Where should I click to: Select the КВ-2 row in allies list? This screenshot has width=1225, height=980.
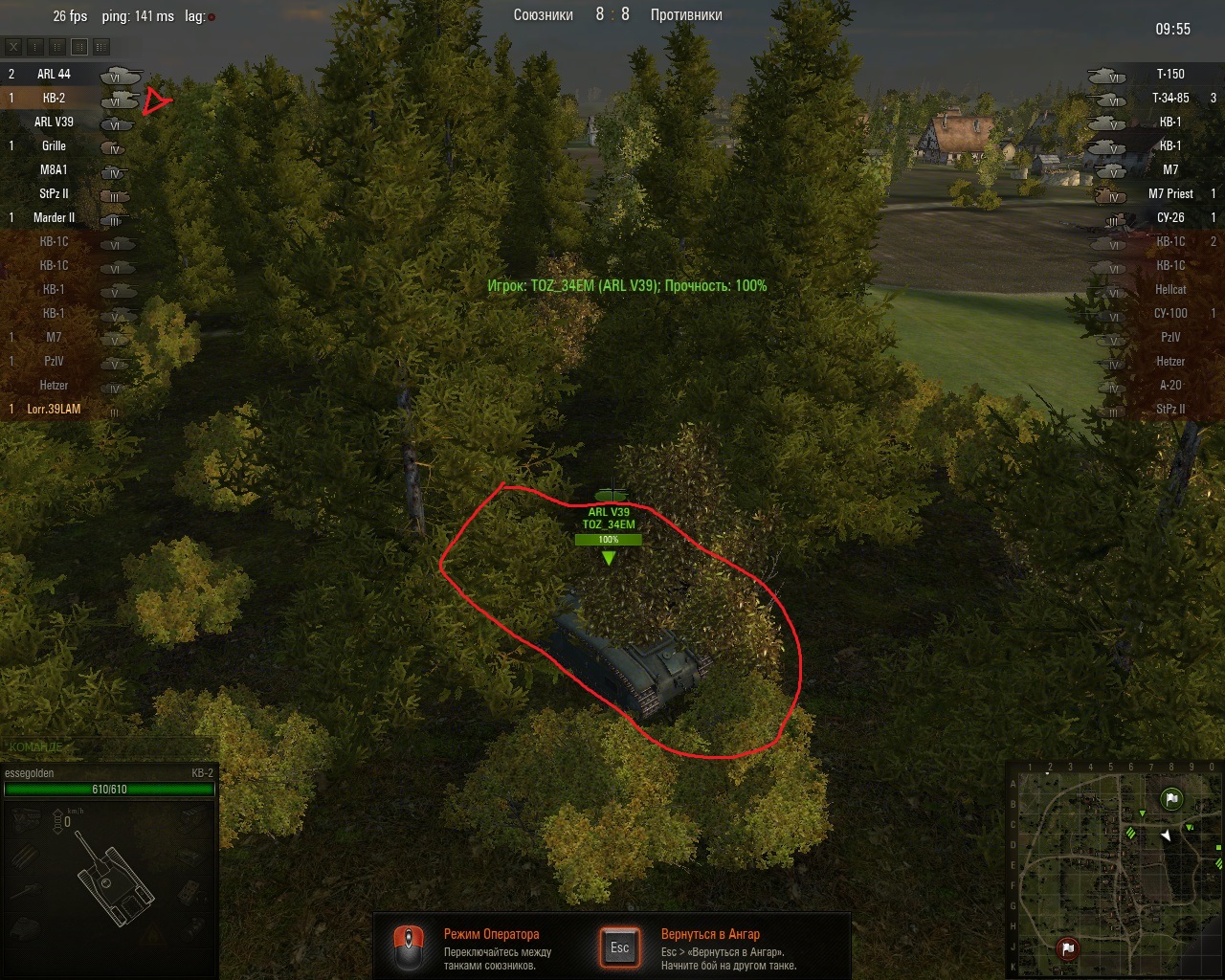click(x=54, y=98)
